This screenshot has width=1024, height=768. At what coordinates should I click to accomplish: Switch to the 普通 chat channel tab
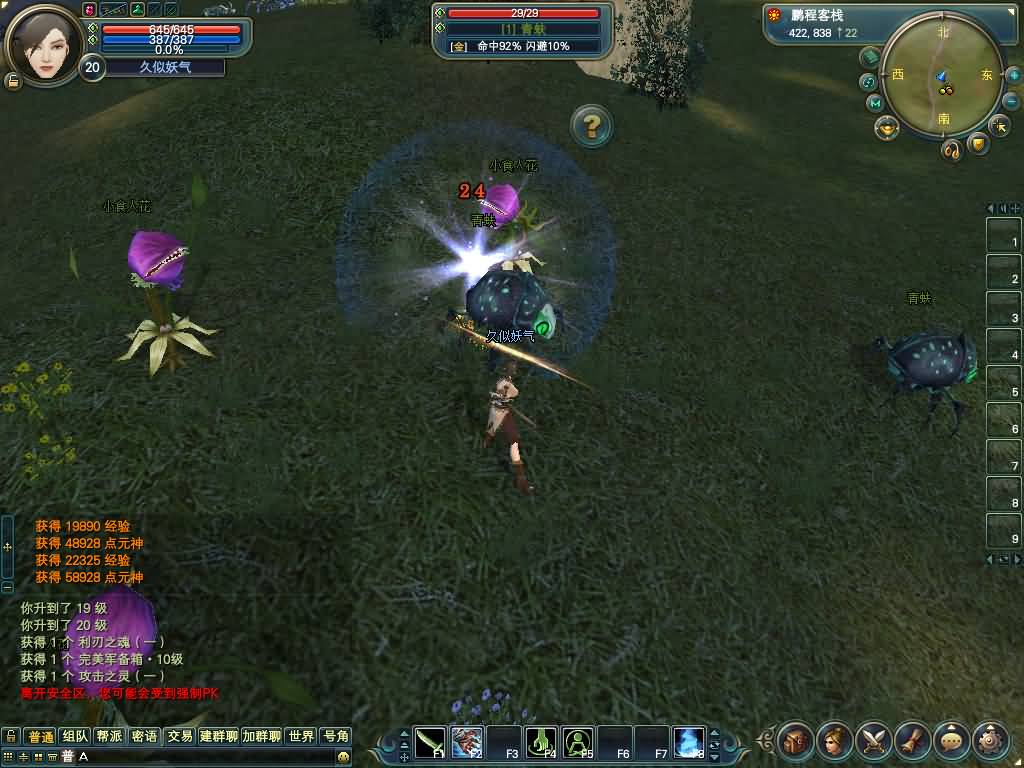(40, 737)
